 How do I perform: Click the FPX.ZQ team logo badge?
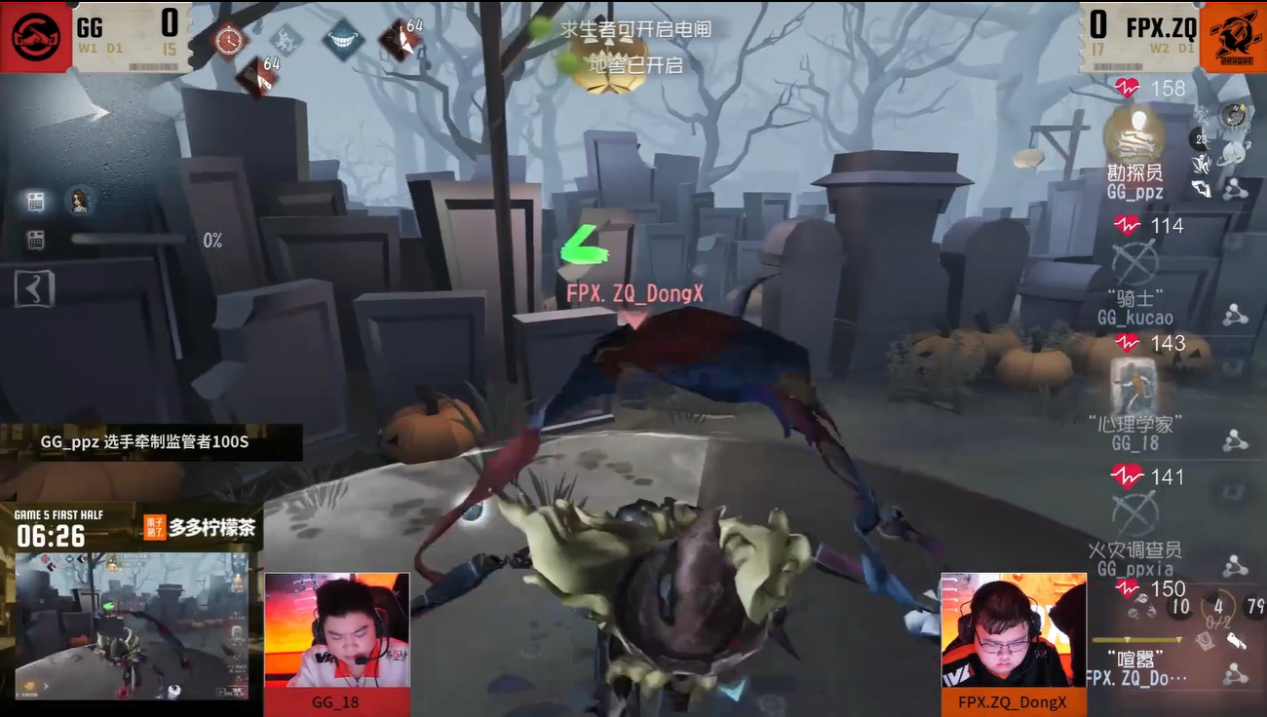[1232, 36]
